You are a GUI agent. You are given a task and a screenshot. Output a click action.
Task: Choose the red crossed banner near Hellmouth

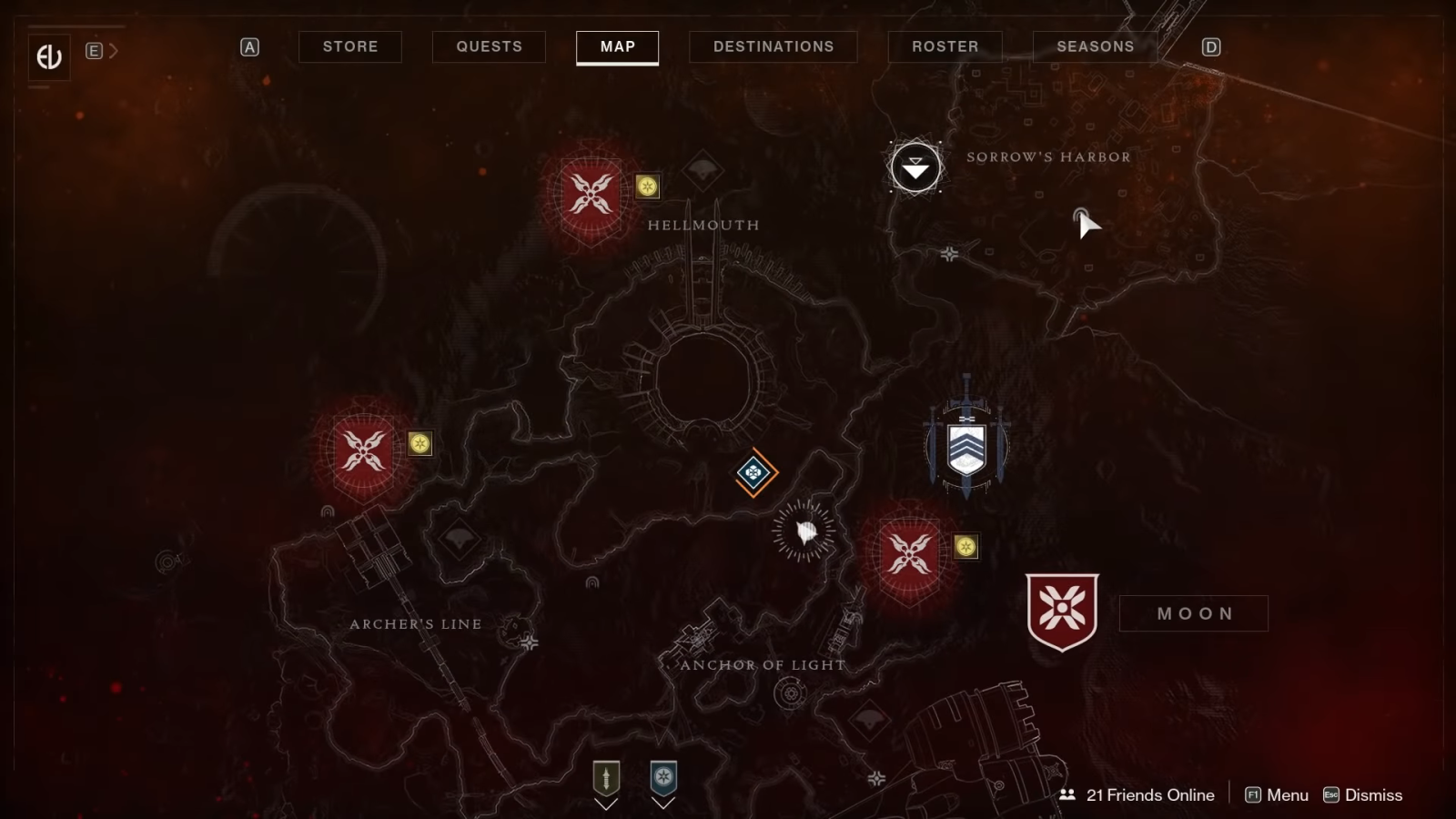click(591, 195)
